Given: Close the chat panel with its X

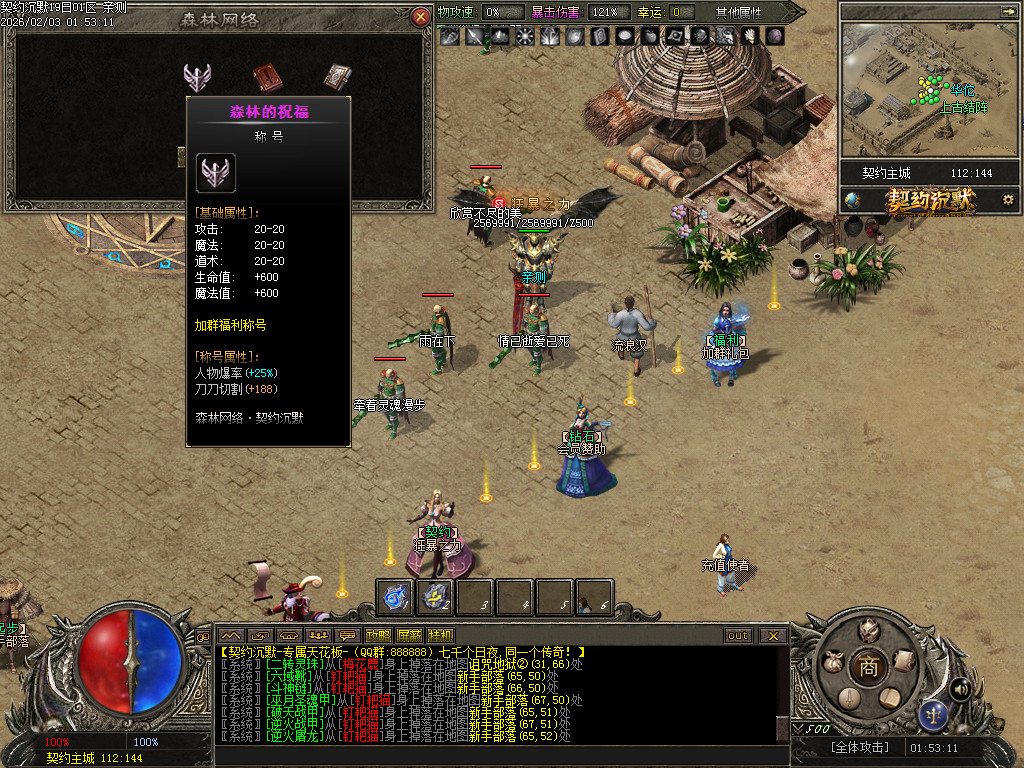Looking at the screenshot, I should coord(773,635).
